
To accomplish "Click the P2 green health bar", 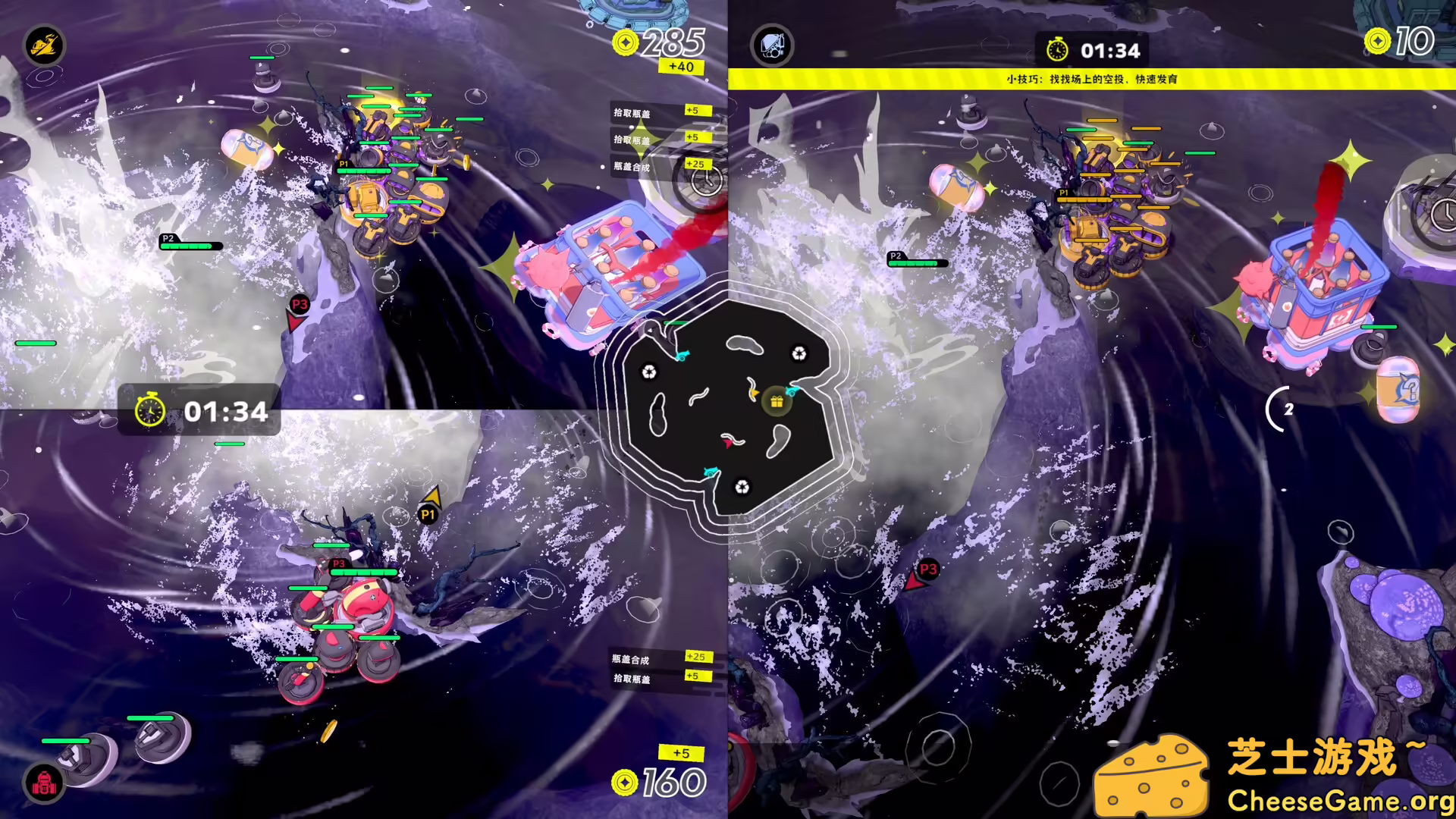I will pyautogui.click(x=187, y=246).
